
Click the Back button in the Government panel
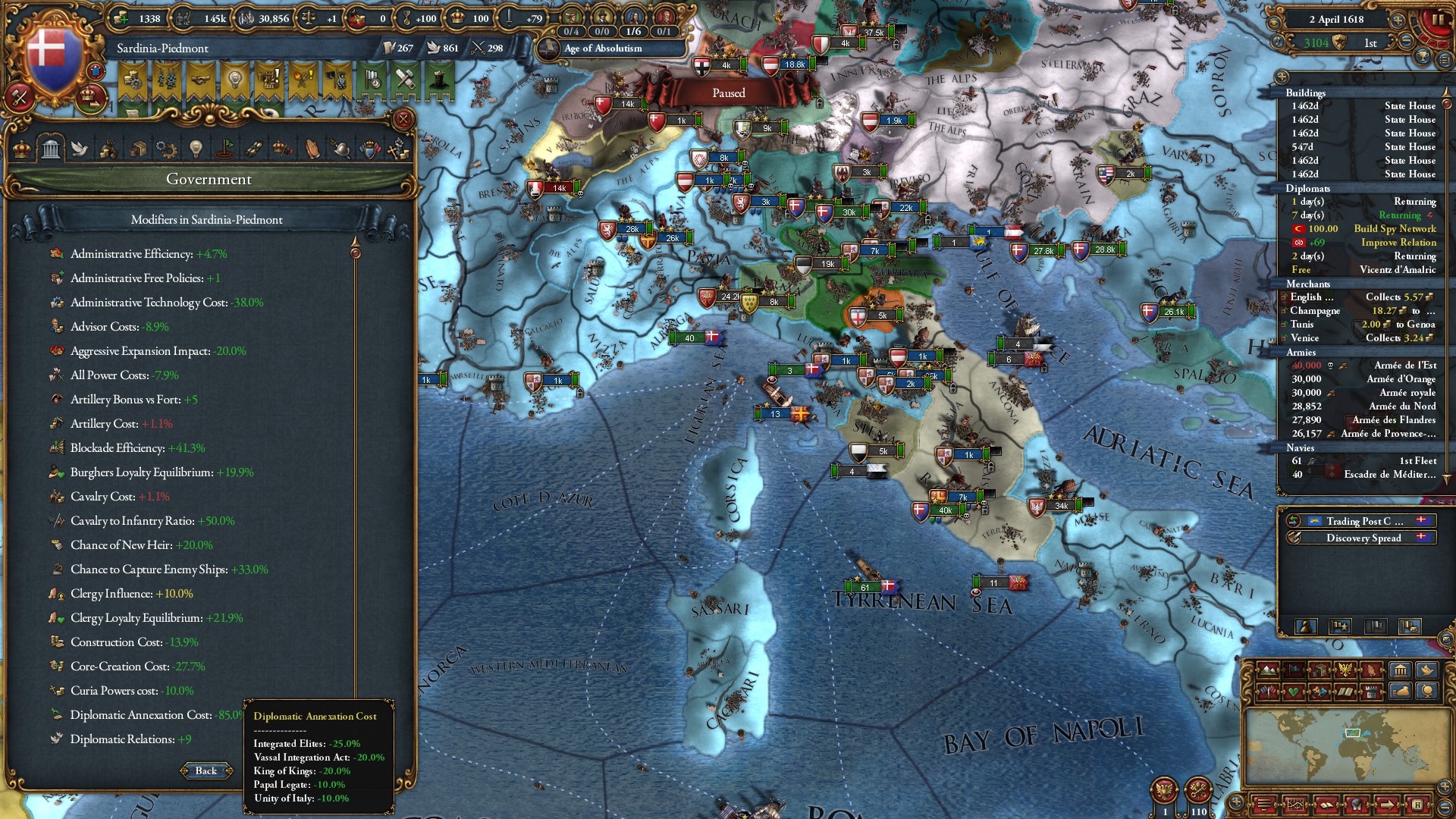click(205, 771)
